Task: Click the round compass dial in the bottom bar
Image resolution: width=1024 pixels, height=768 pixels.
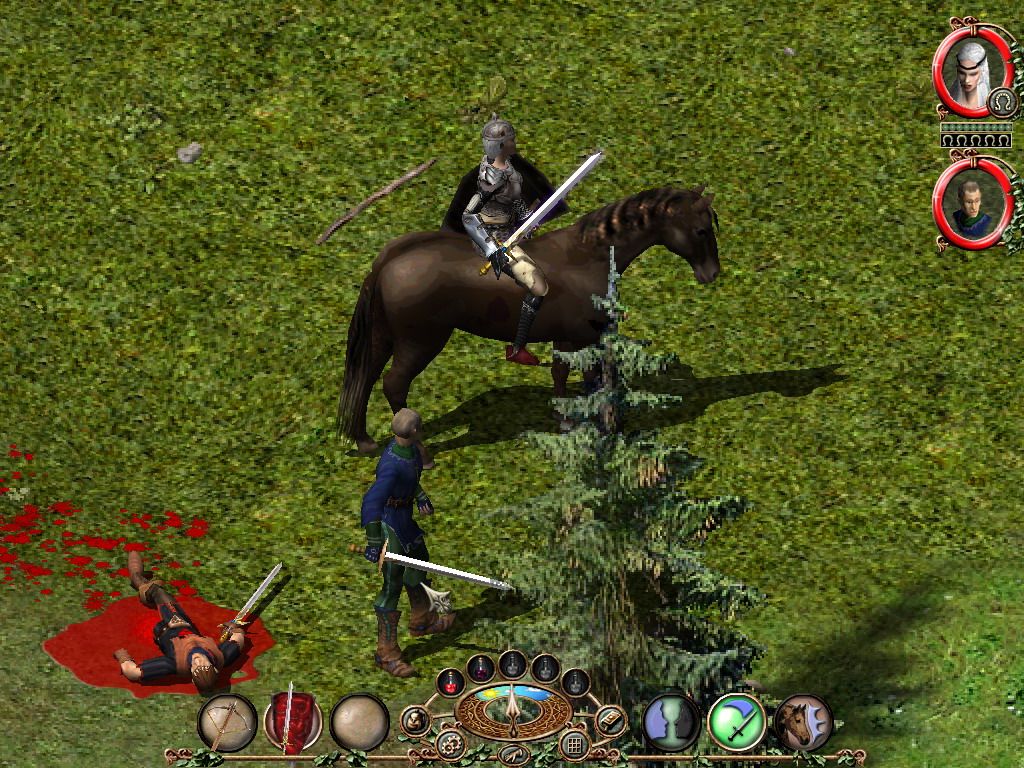Action: pos(512,710)
